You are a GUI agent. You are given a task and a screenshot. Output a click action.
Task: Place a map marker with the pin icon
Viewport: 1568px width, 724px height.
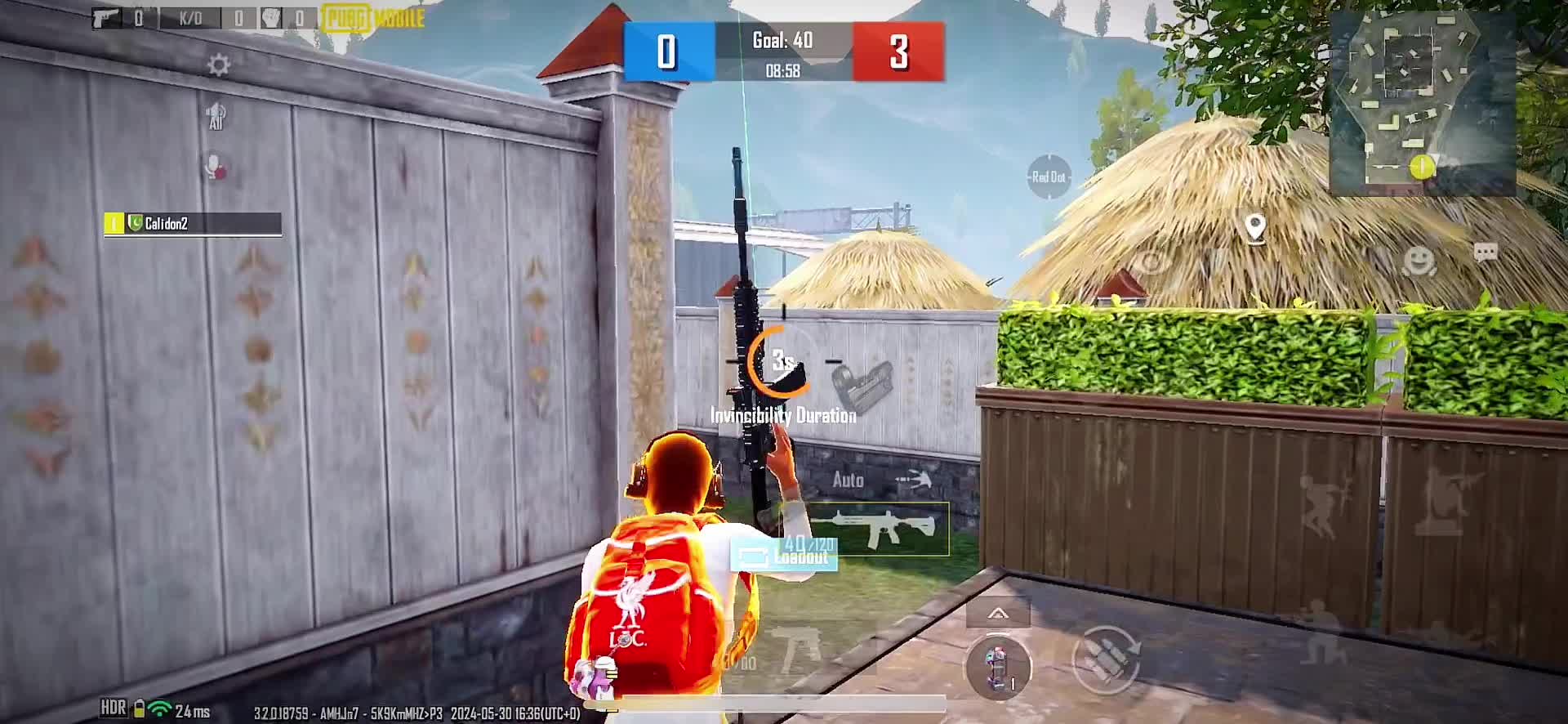point(1254,228)
